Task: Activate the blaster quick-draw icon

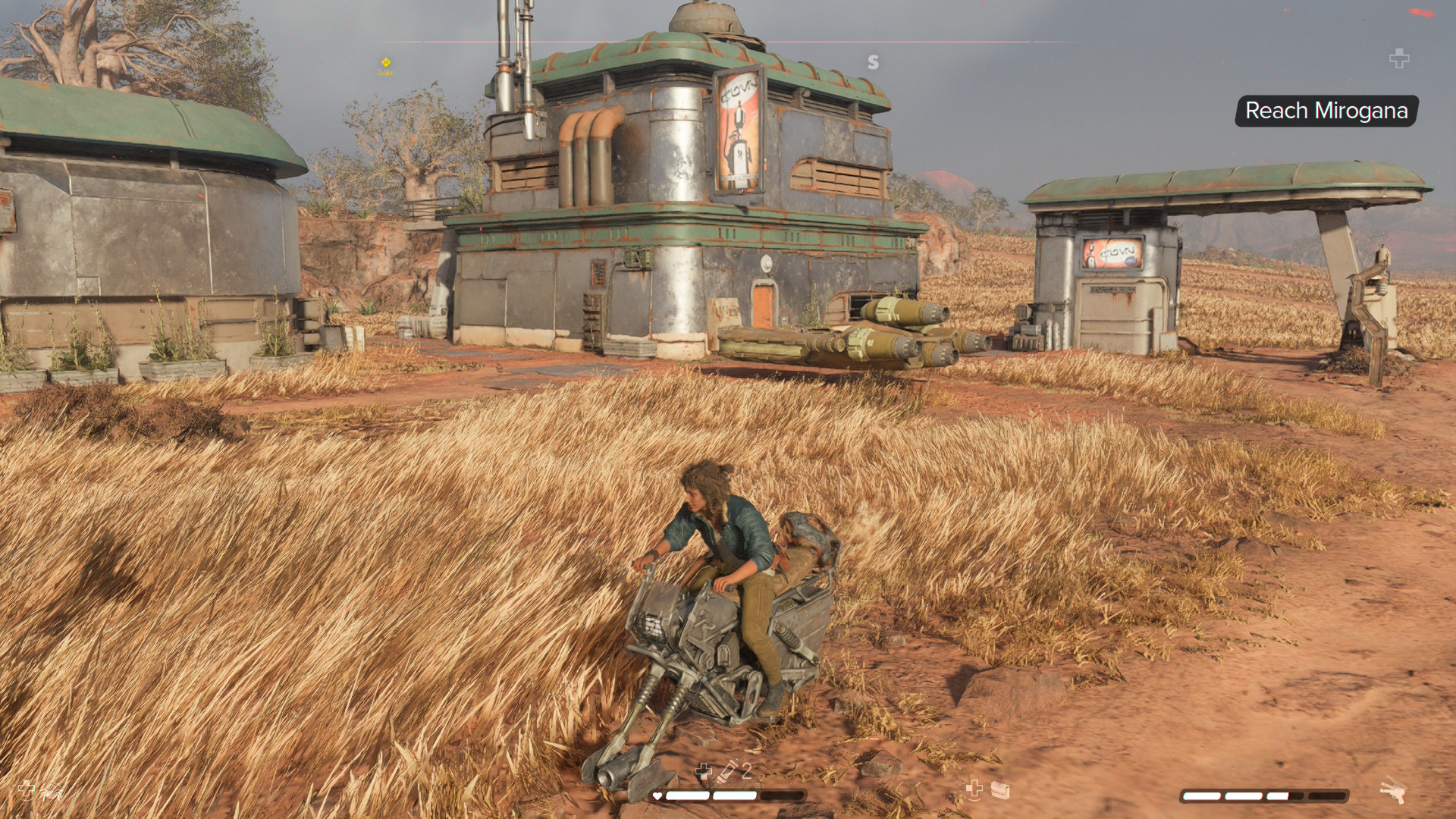Action: [x=1393, y=791]
